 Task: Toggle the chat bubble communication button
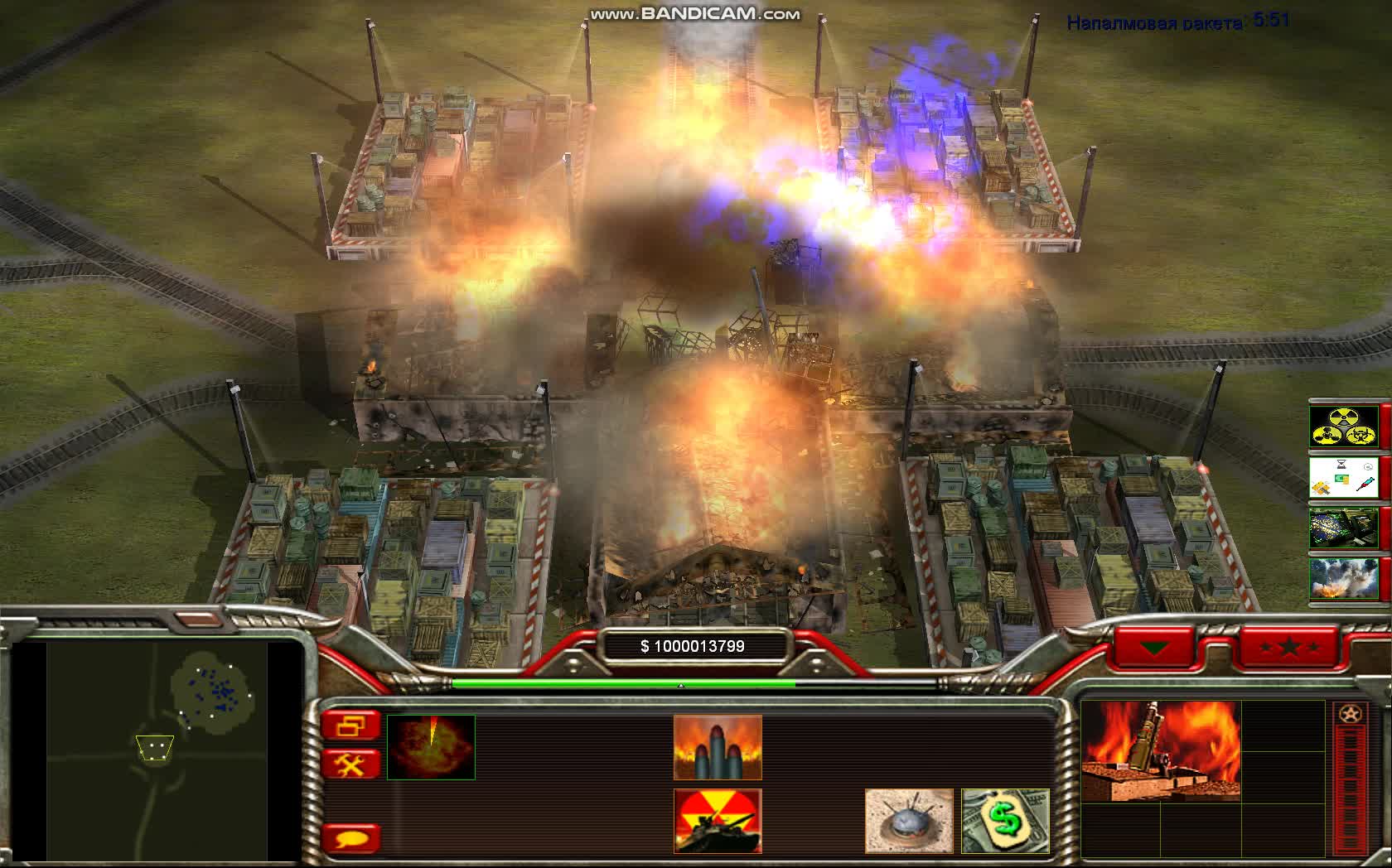click(x=354, y=838)
